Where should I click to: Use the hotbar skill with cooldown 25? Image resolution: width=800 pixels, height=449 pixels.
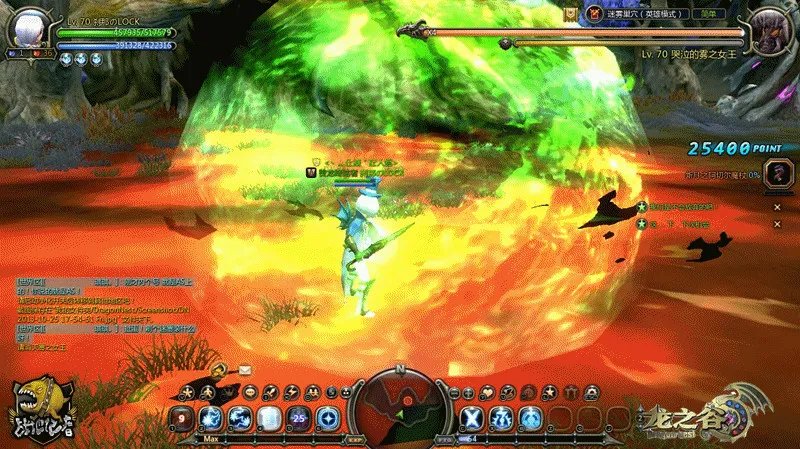pyautogui.click(x=297, y=418)
